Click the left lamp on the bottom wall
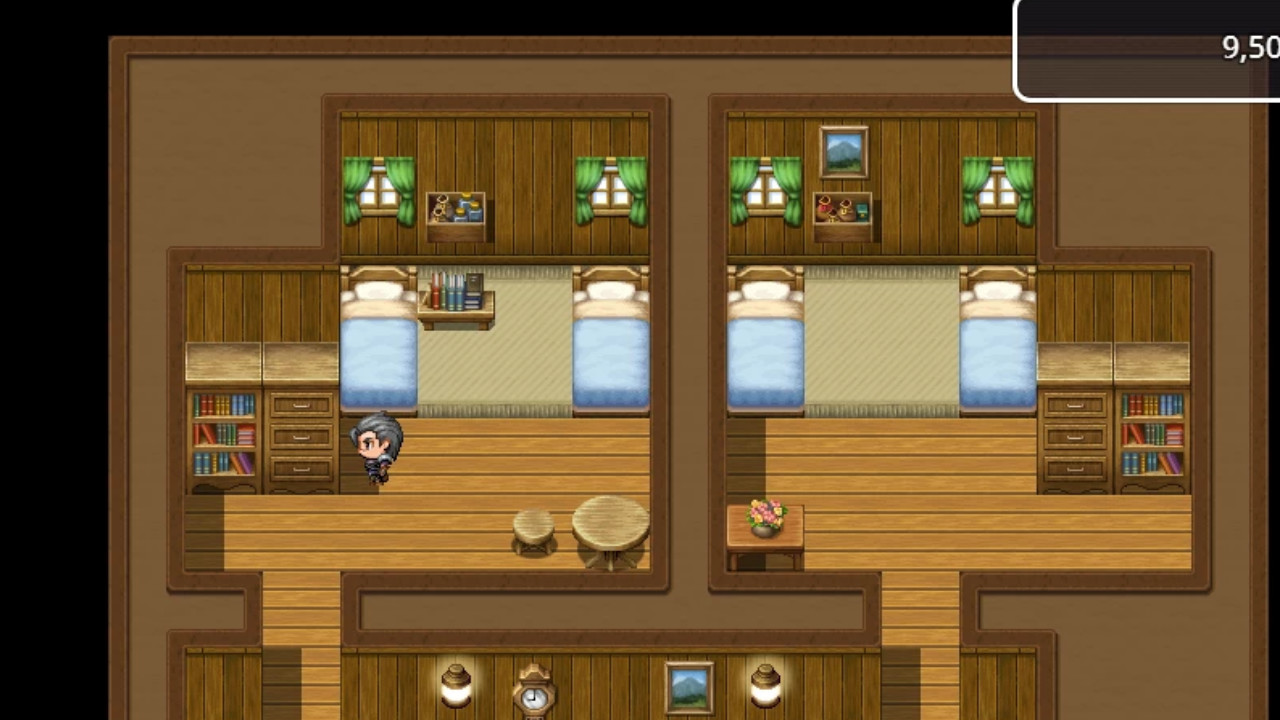1280x720 pixels. pyautogui.click(x=457, y=688)
